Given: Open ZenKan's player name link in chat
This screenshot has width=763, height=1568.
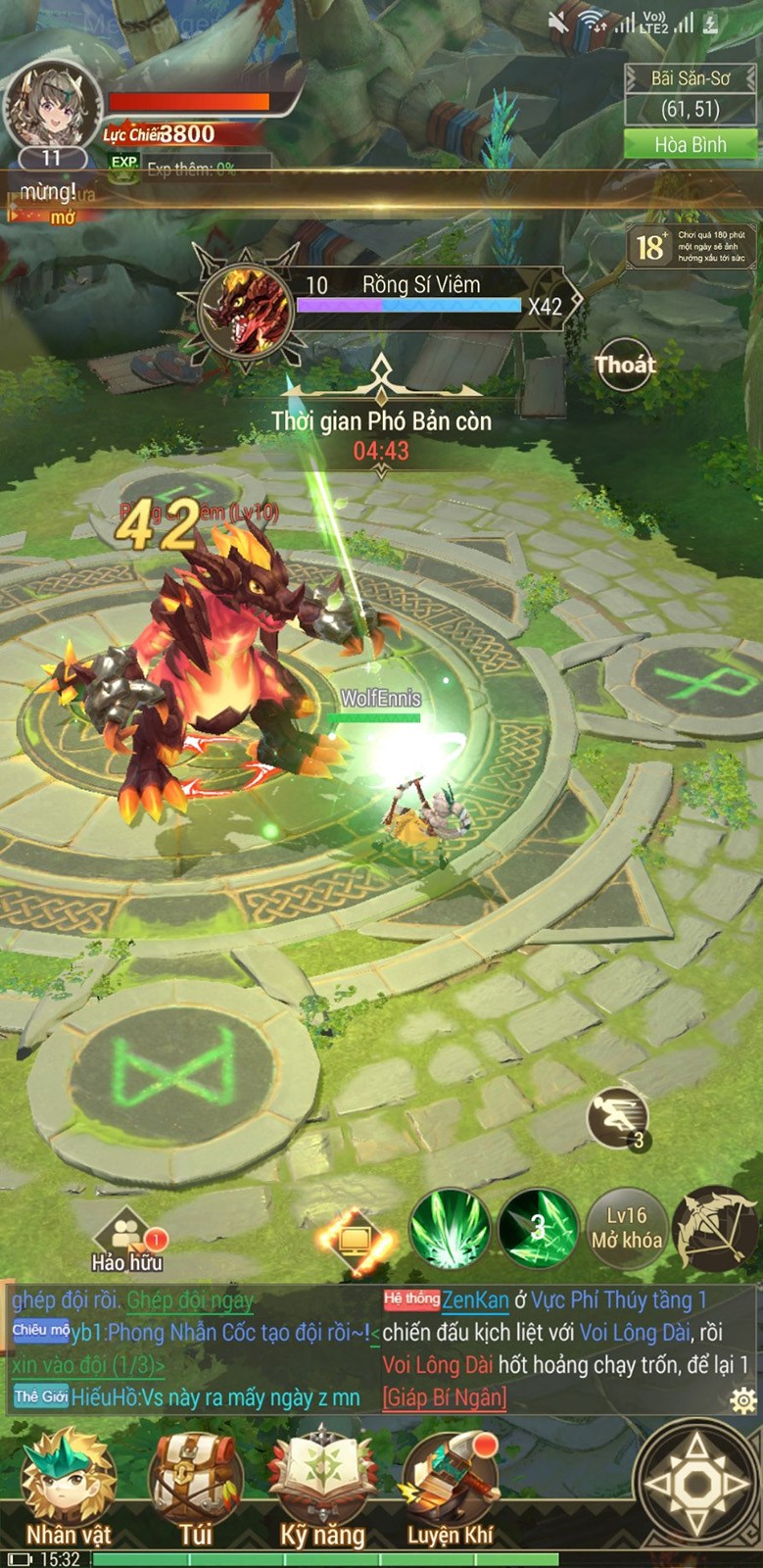Looking at the screenshot, I should (475, 1300).
